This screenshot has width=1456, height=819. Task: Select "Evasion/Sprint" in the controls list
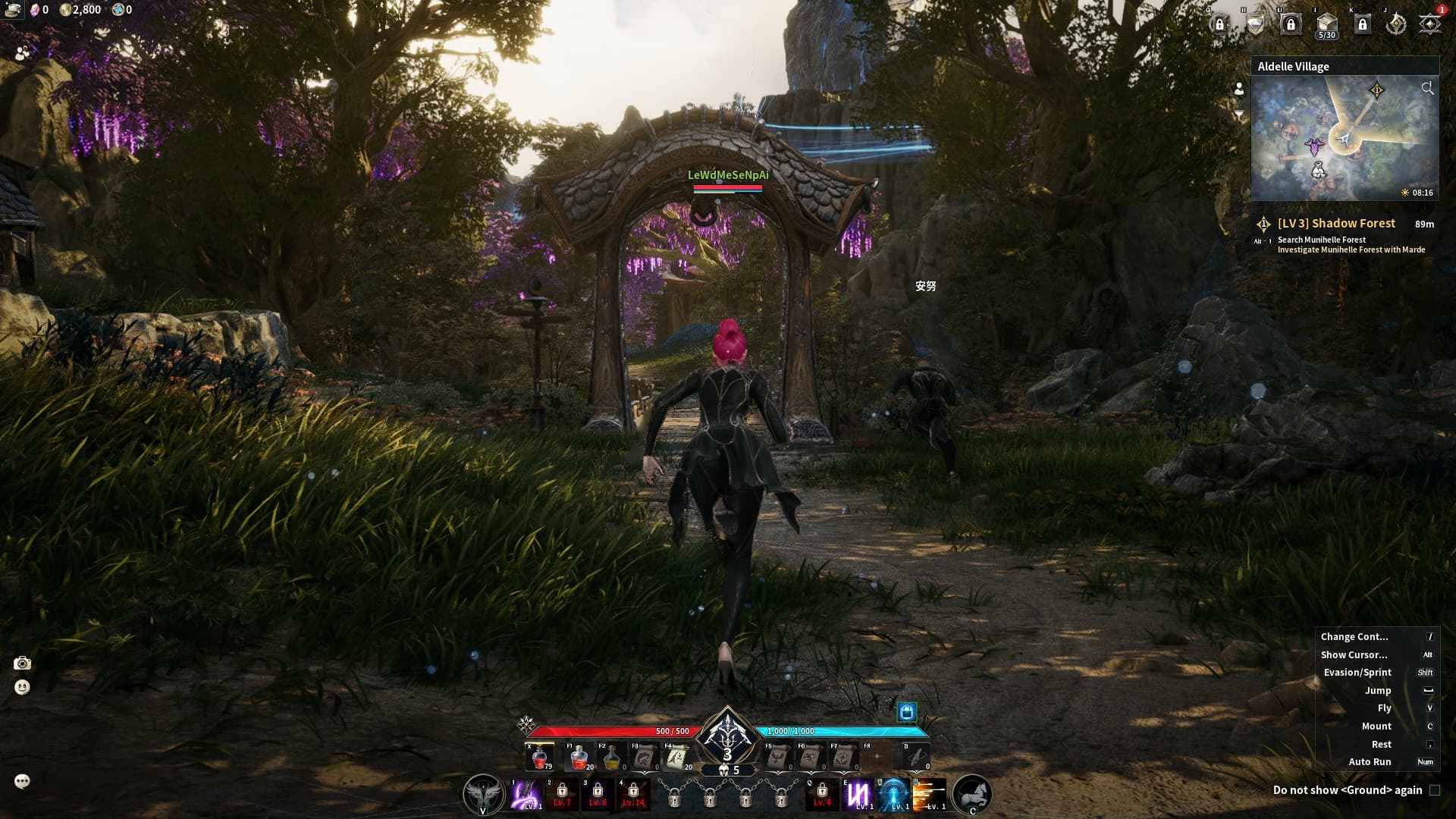tap(1357, 672)
